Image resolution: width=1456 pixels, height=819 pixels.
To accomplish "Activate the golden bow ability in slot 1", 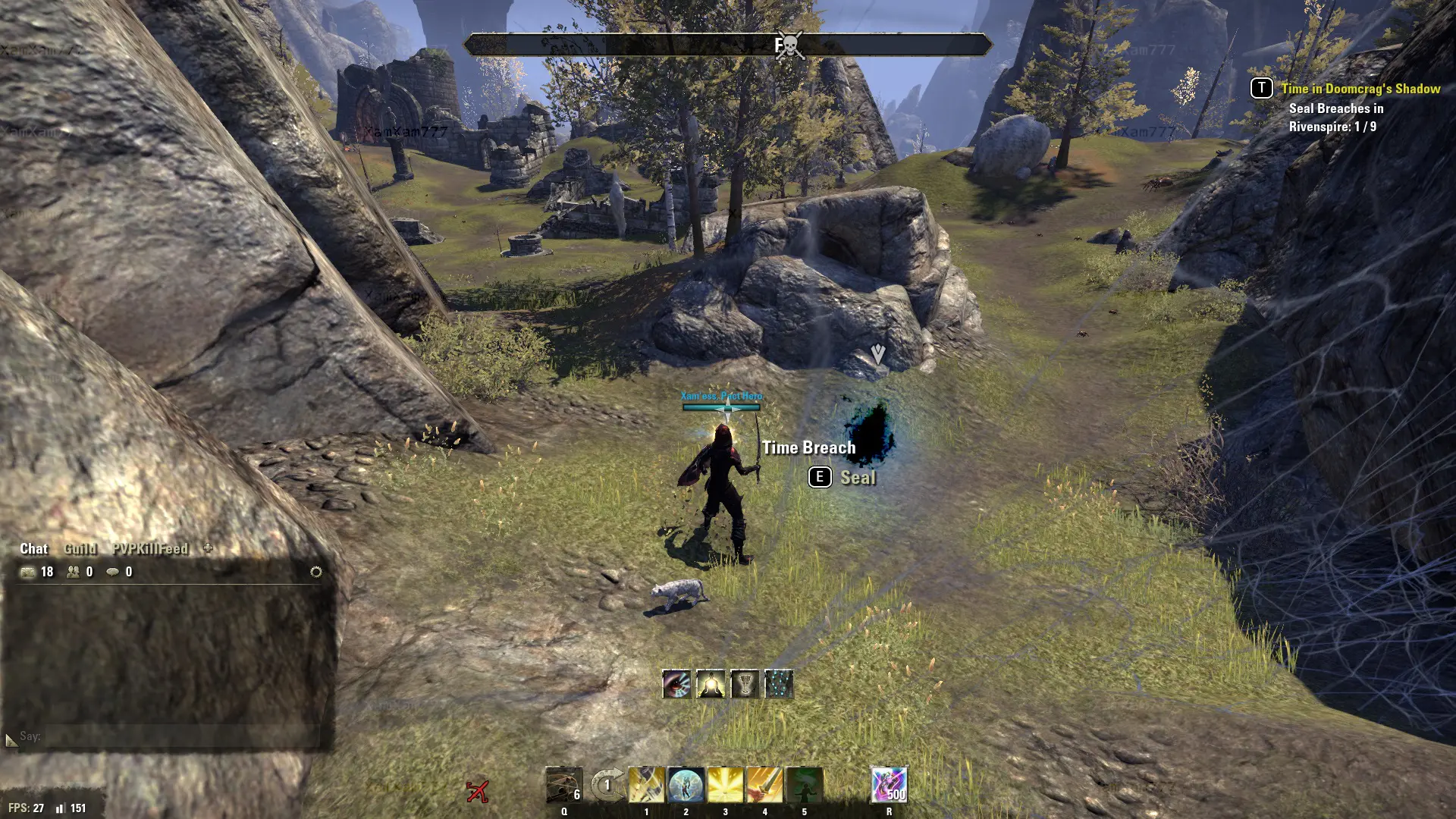I will (x=647, y=786).
